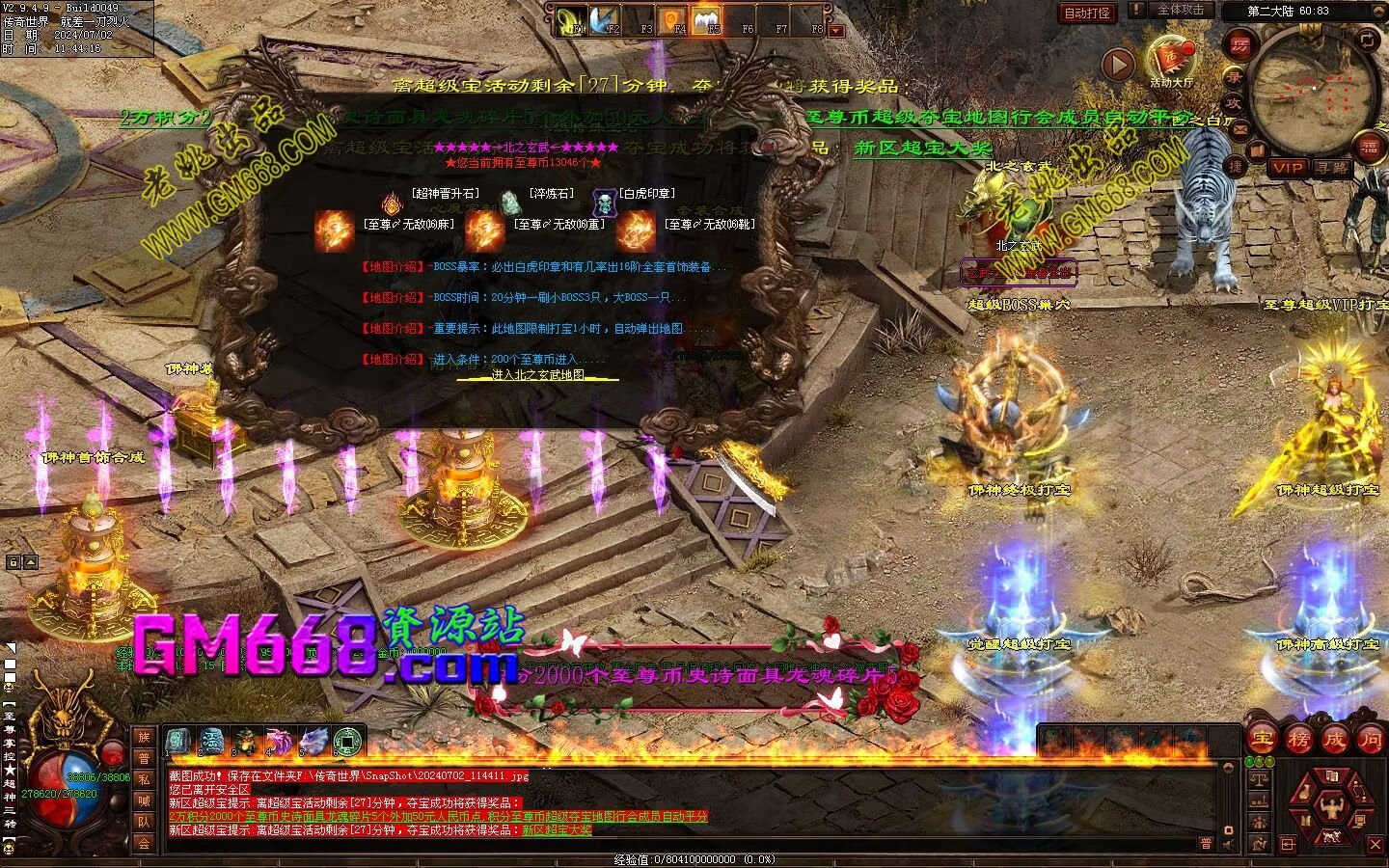Toggle the 自动打怪 auto-fight button

[x=1086, y=13]
